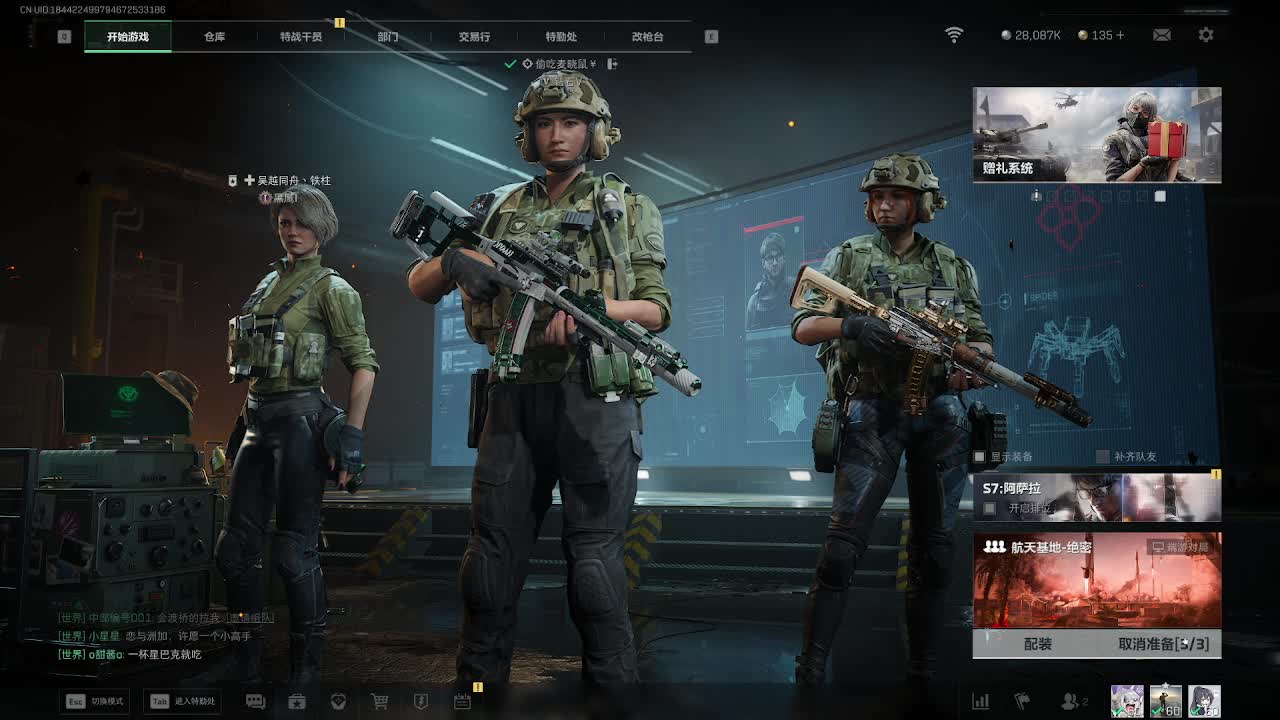Click 取消准备 to cancel ready
This screenshot has height=720, width=1280.
pyautogui.click(x=1163, y=644)
